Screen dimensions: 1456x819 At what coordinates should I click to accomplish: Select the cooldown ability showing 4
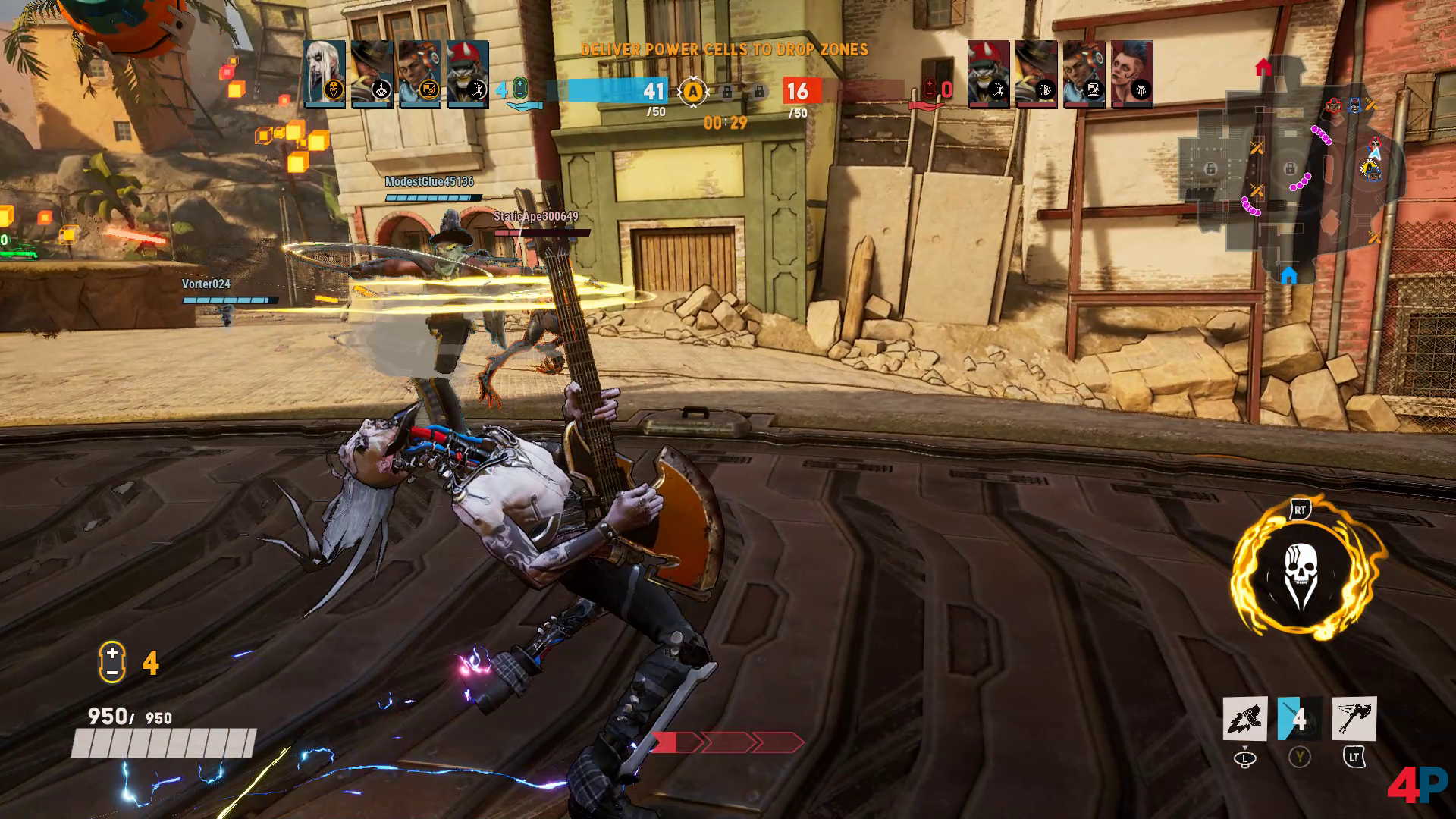click(1299, 719)
